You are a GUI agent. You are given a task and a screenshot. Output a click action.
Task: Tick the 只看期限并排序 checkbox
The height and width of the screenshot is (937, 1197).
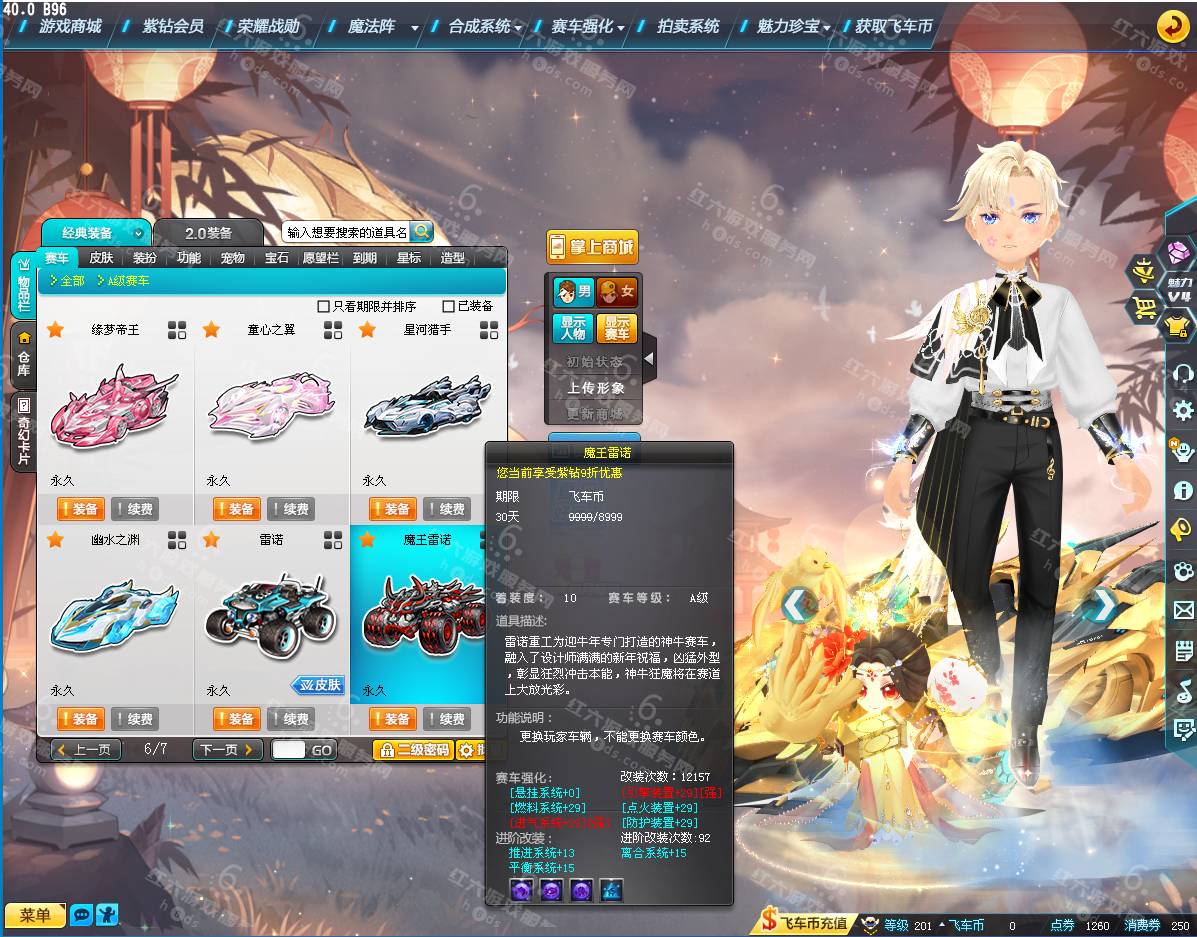click(323, 306)
